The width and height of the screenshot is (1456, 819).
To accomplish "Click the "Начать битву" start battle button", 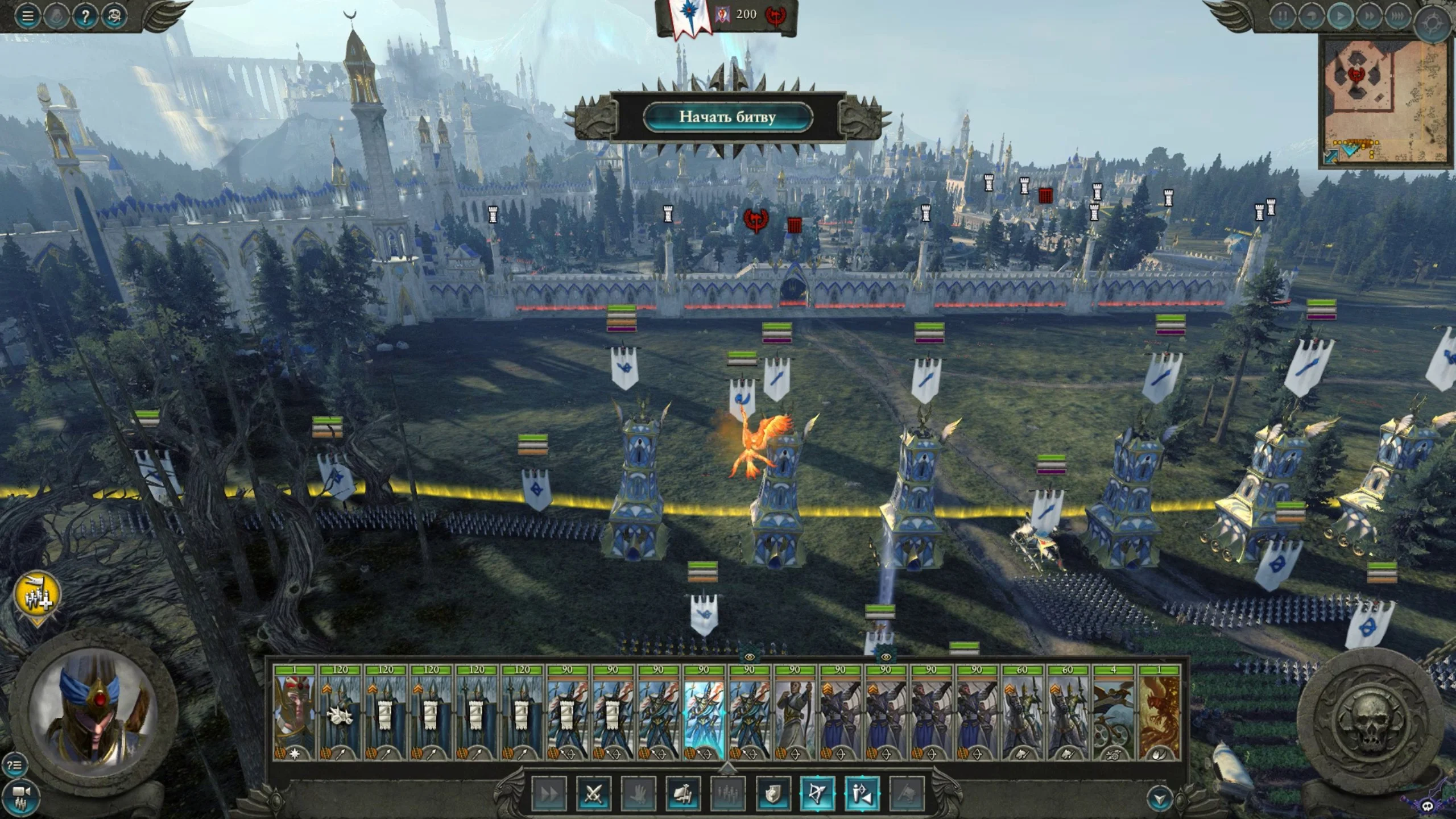I will (728, 117).
